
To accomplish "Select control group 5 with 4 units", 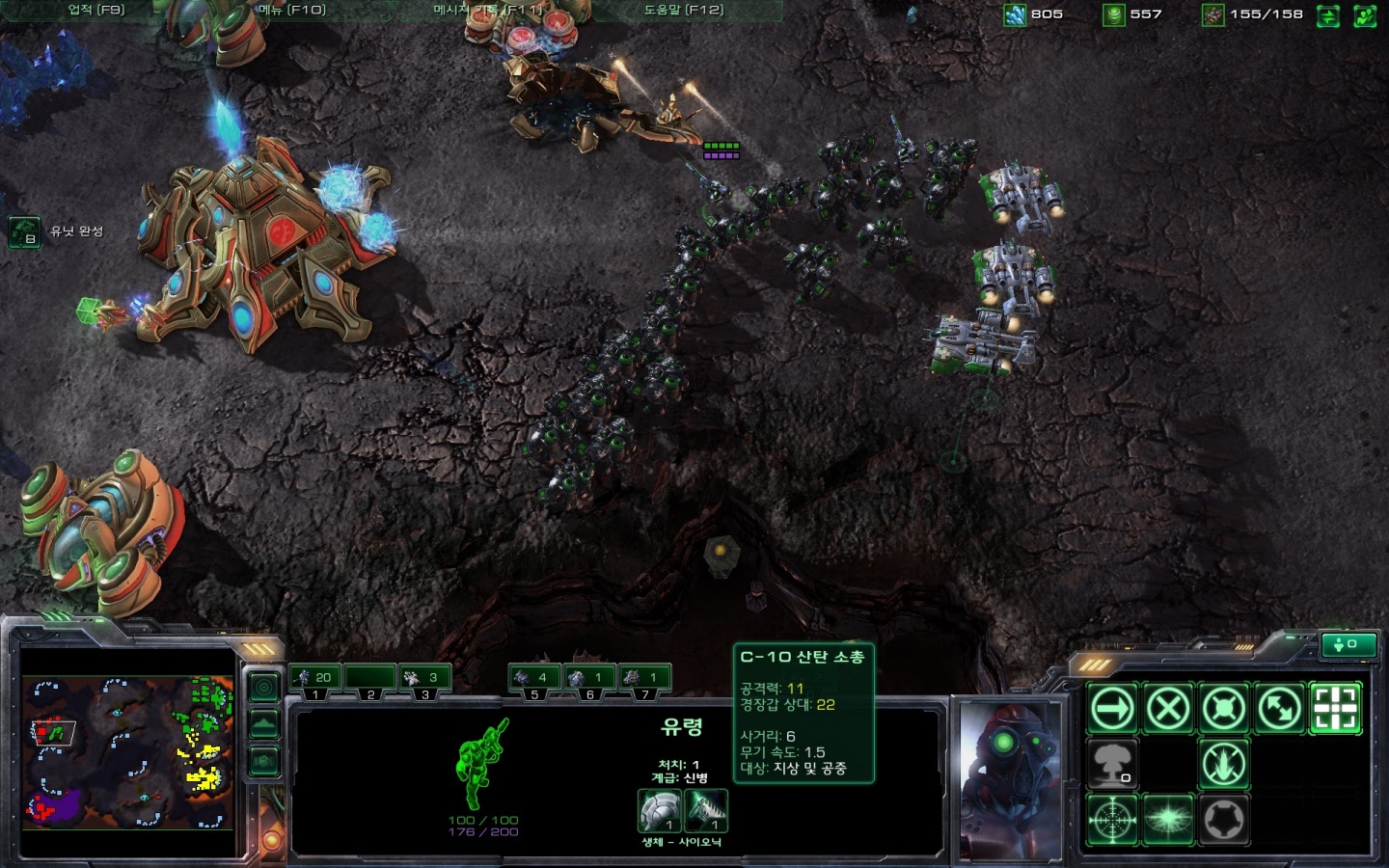I will click(533, 678).
